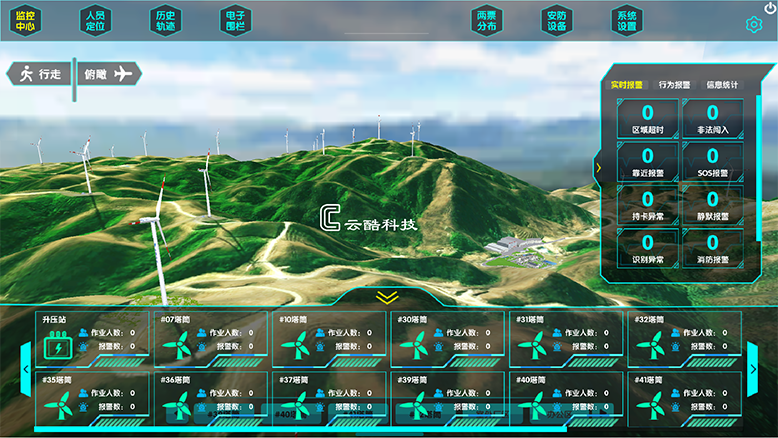778x438 pixels.
Task: Click the power icon to log out
Action: click(769, 8)
